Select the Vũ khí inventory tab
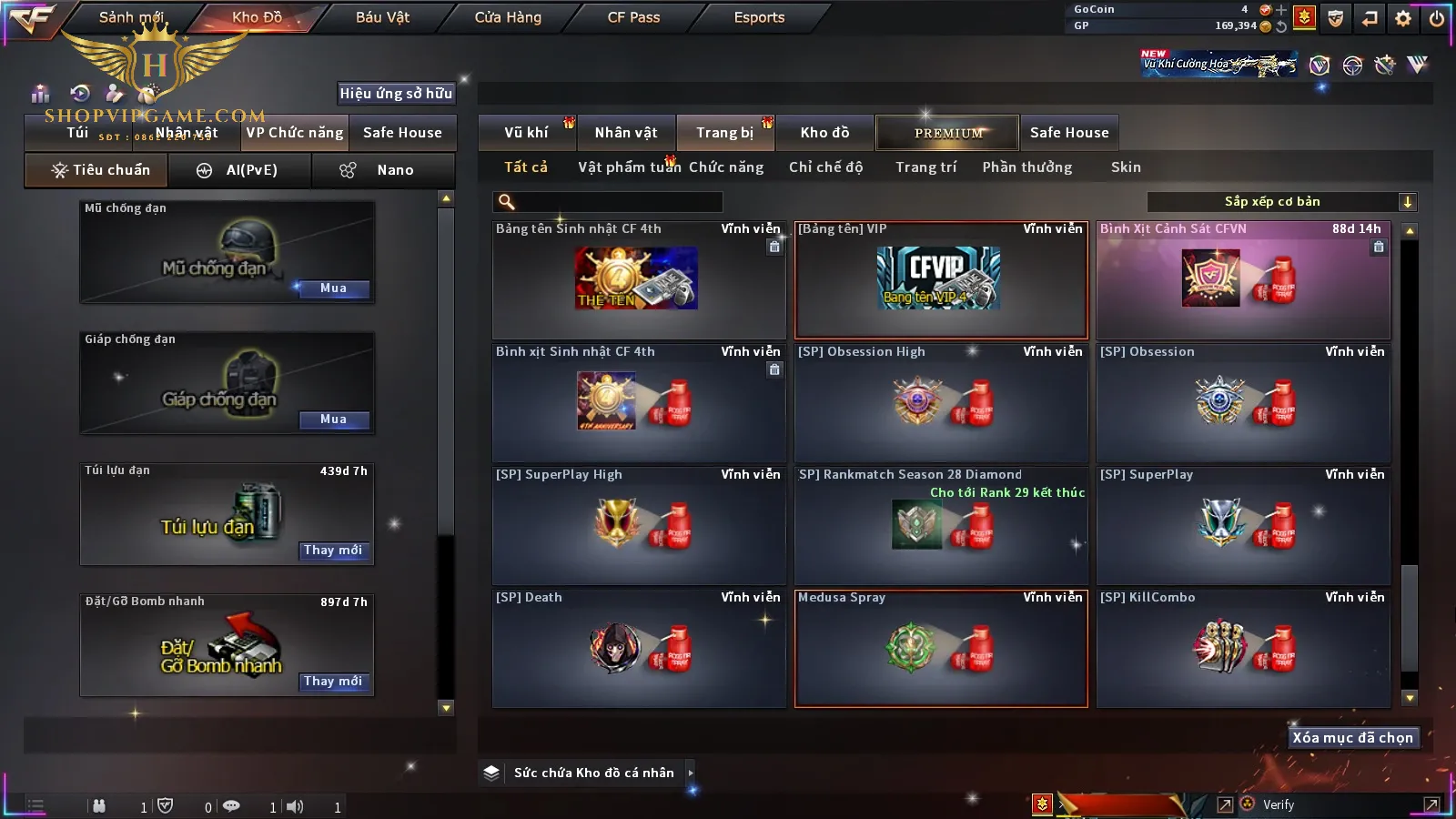Screen dimensions: 1456x819 tap(526, 133)
